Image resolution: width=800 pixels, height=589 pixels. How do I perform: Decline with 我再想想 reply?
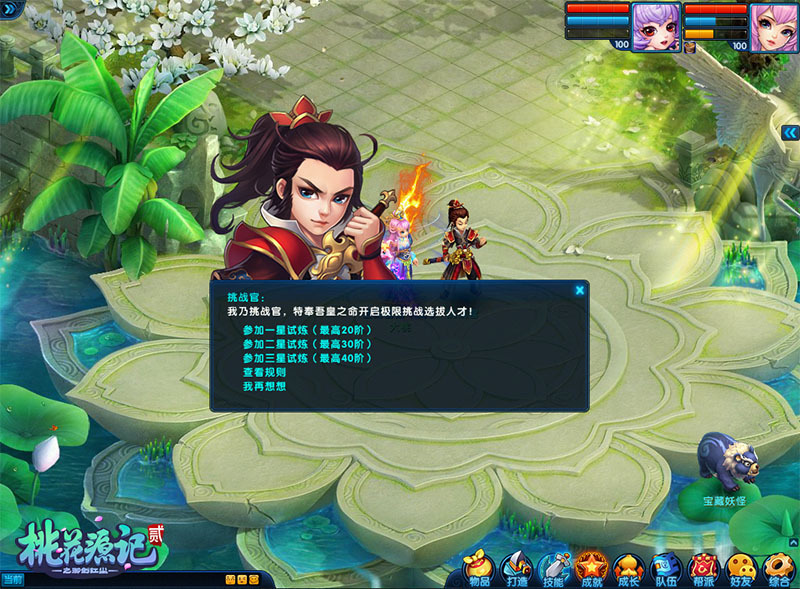265,386
